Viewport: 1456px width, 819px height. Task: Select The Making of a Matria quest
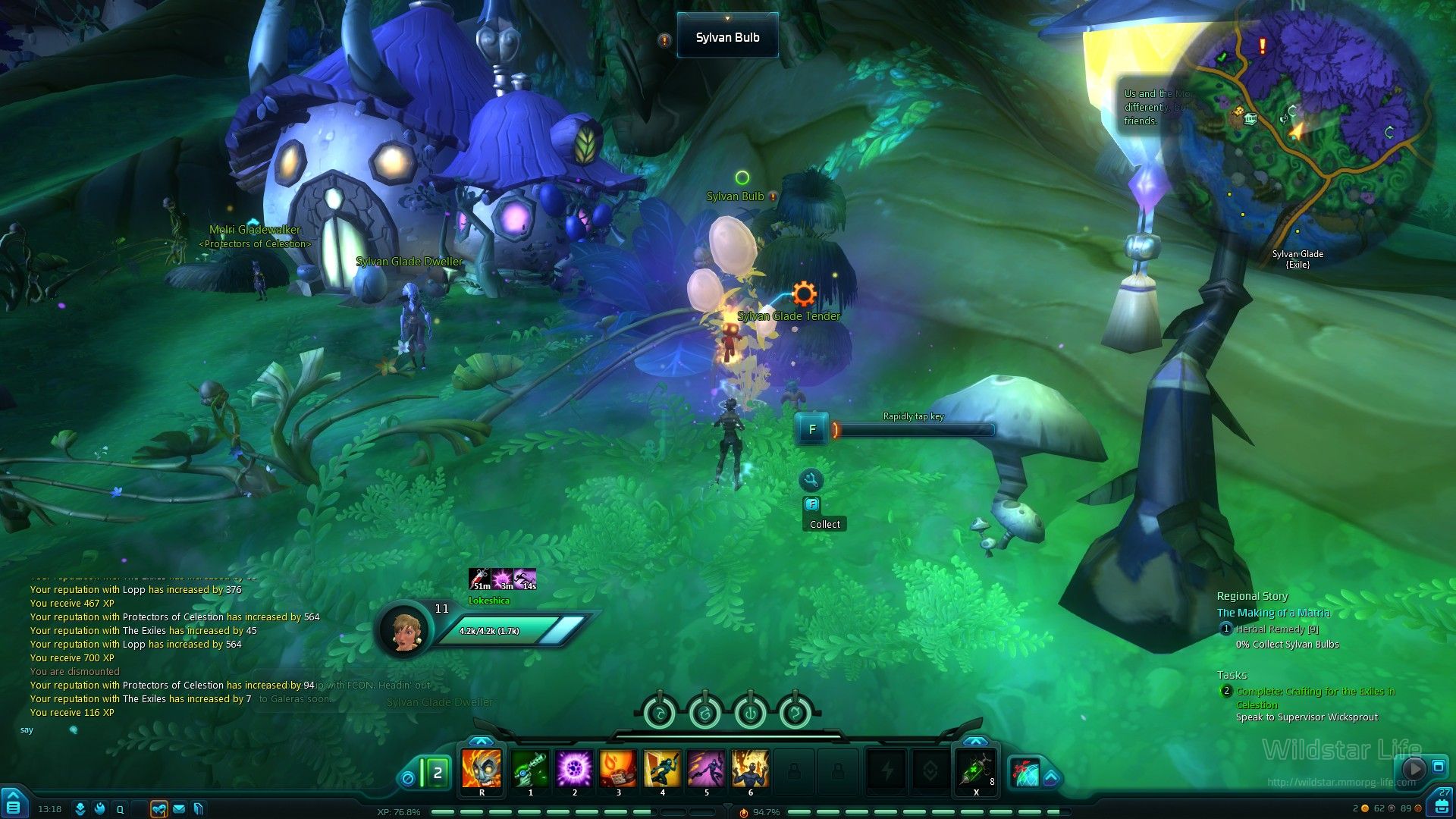[x=1273, y=613]
